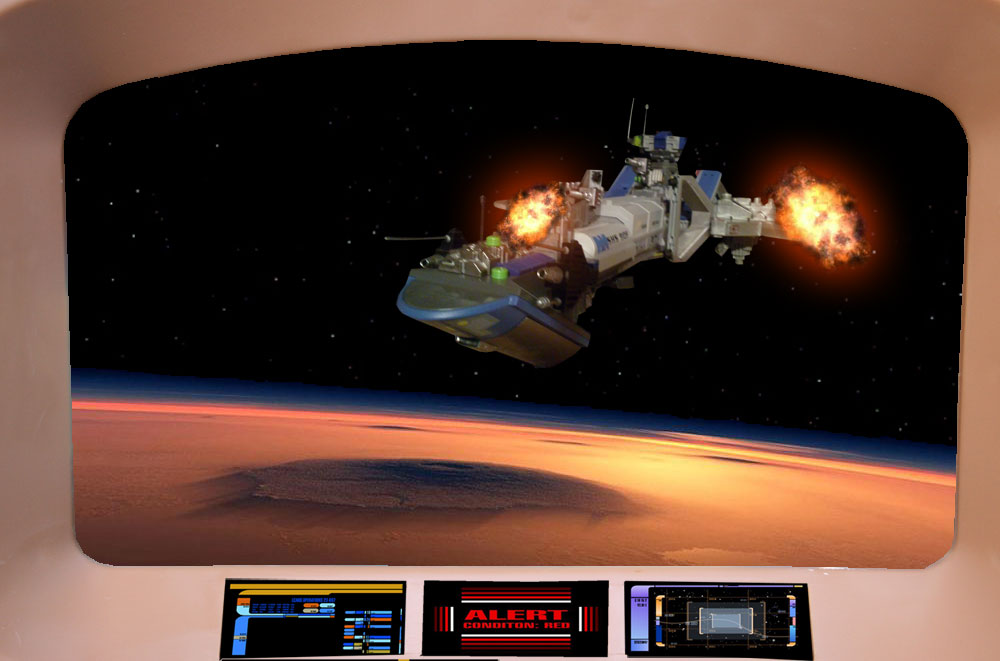Viewport: 1000px width, 661px height.
Task: Open the LCARS operations console display
Action: [x=313, y=617]
